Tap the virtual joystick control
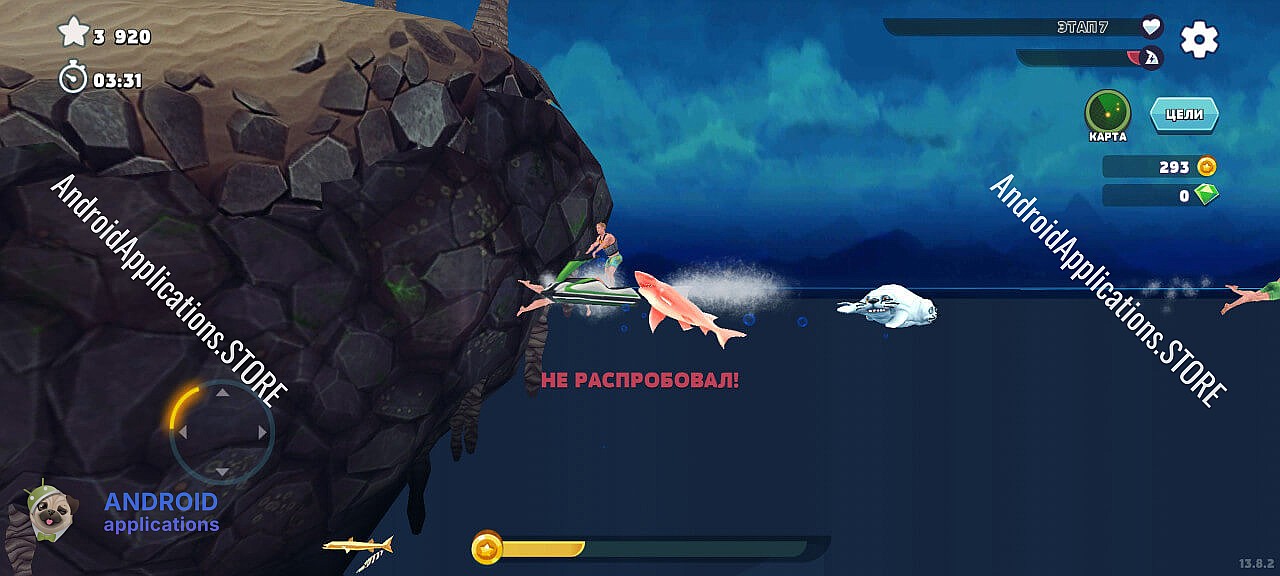Viewport: 1280px width, 576px height. pyautogui.click(x=222, y=432)
